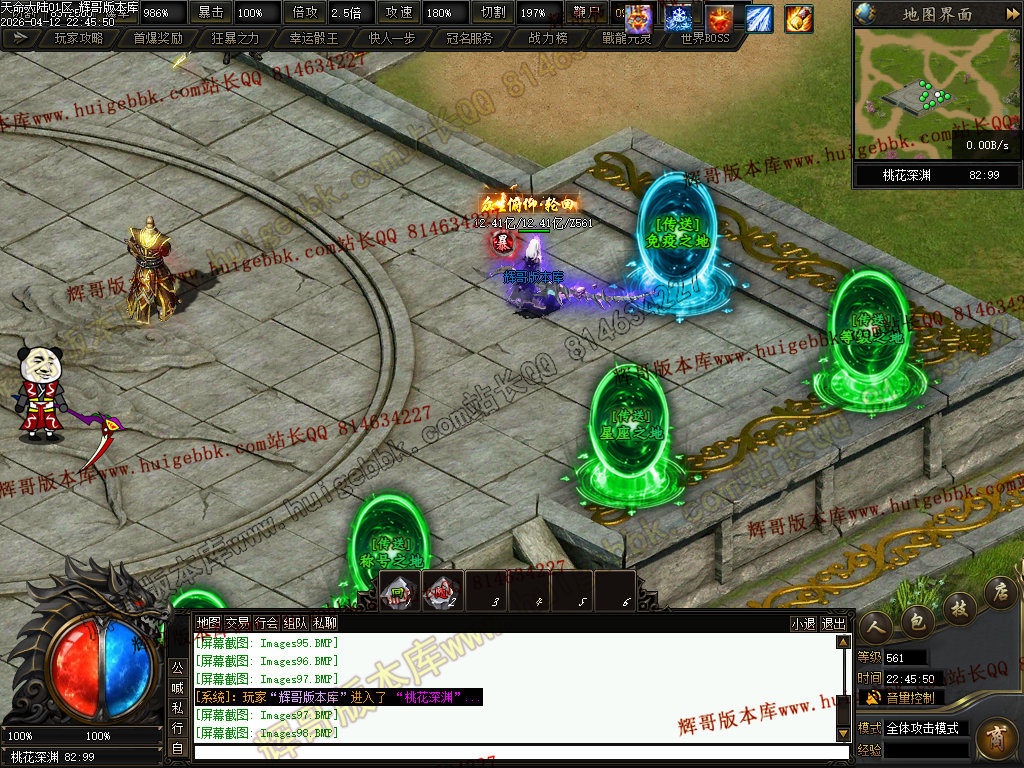Viewport: 1024px width, 768px height.
Task: Show the 战力榜 power ranking
Action: (547, 38)
